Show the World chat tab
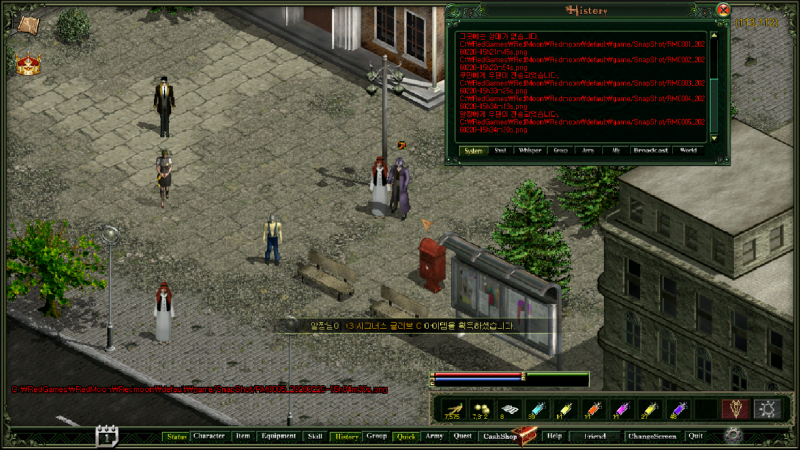 [x=688, y=151]
